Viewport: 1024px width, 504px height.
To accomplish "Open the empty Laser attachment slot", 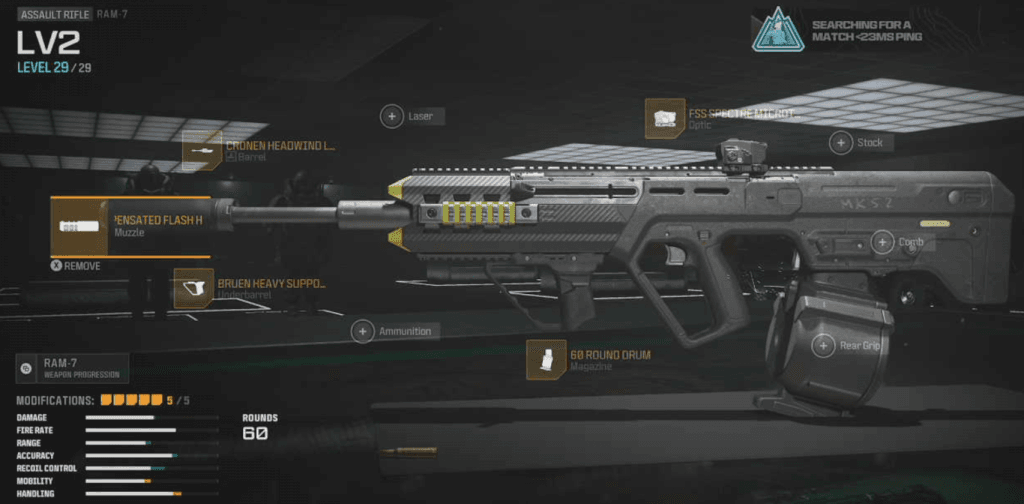I will tap(392, 117).
